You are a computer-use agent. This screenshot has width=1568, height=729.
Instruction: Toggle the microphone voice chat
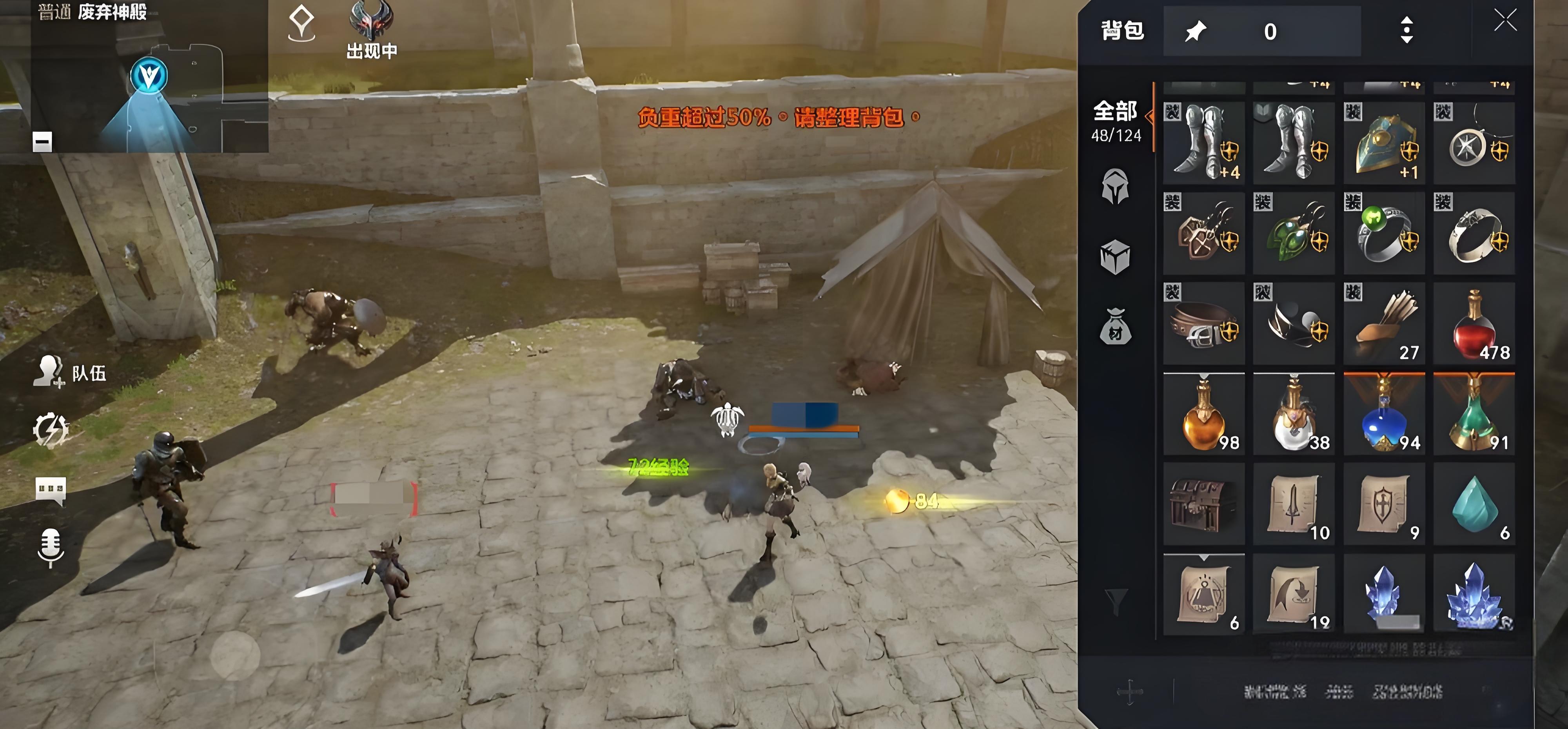click(x=51, y=546)
